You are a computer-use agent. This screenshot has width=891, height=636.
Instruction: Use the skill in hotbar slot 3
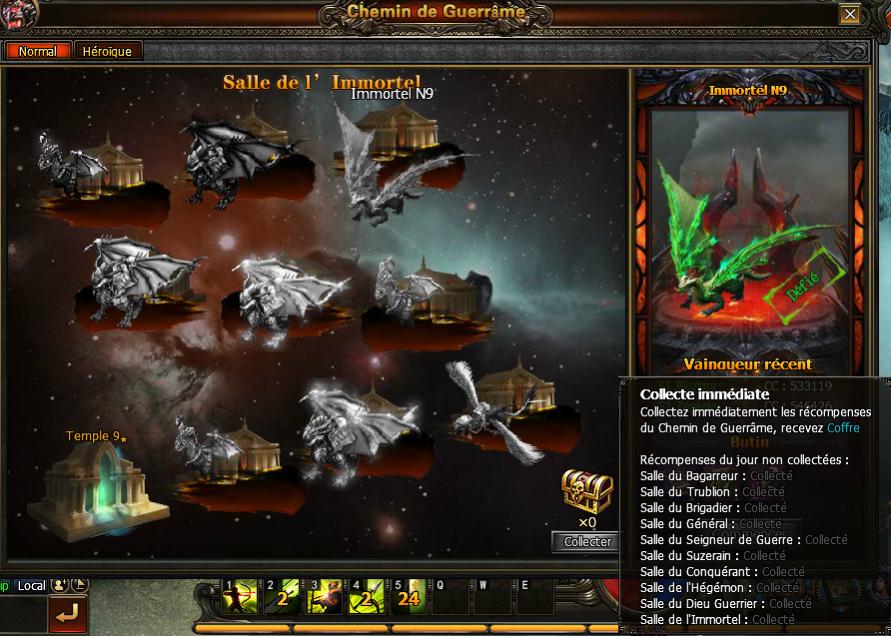[x=328, y=598]
